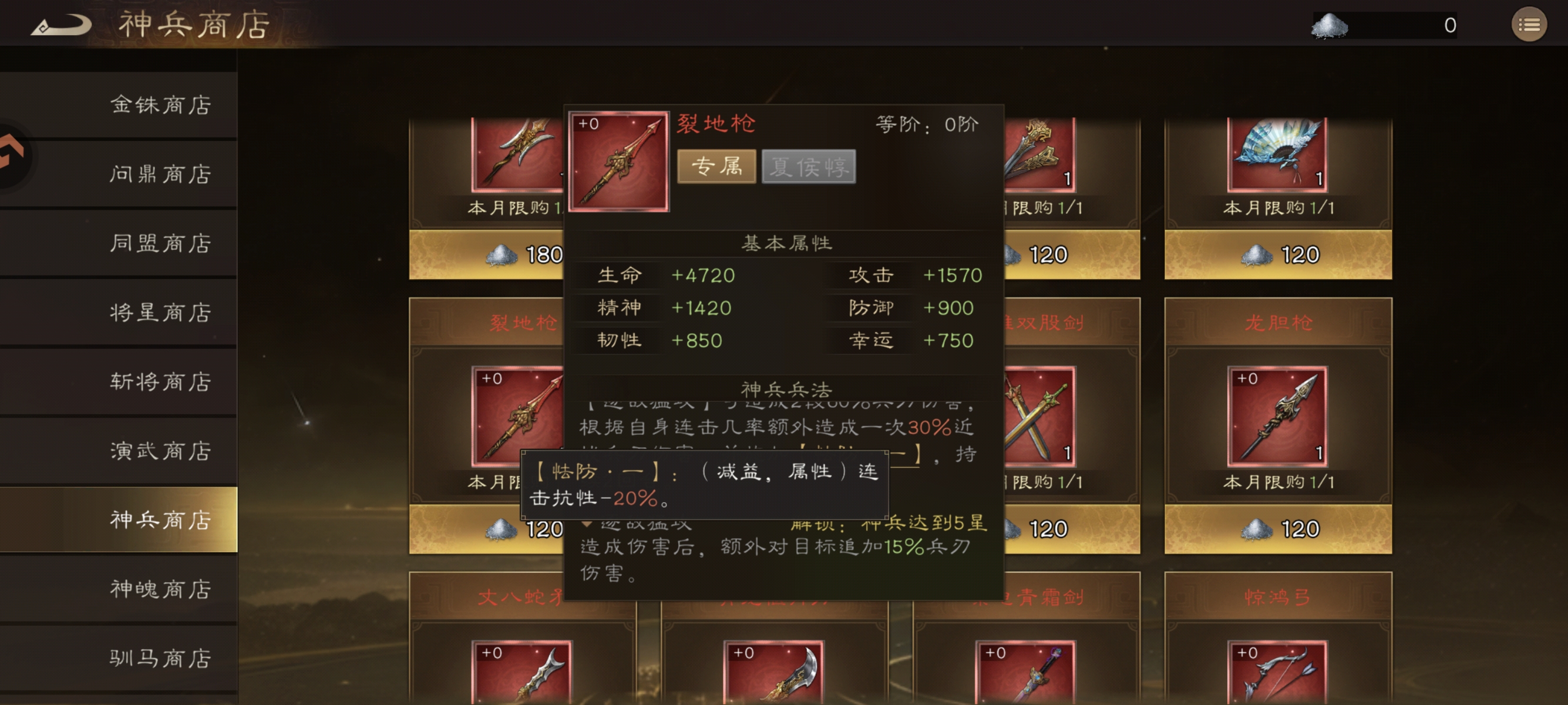Viewport: 1568px width, 705px height.
Task: Toggle the 专属 filter button
Action: tap(717, 167)
